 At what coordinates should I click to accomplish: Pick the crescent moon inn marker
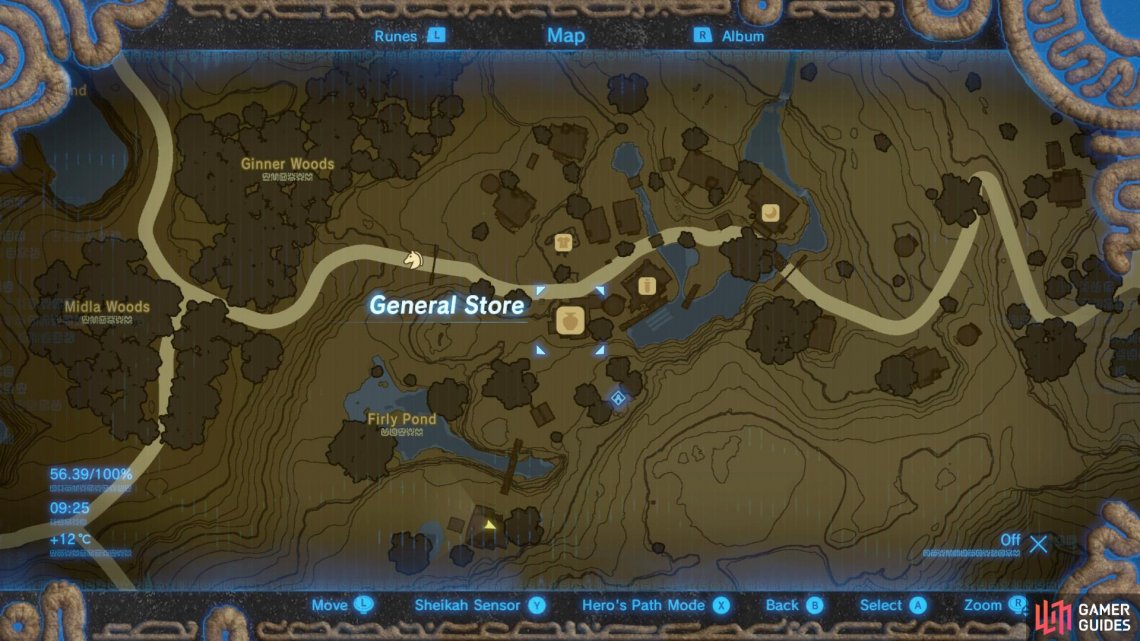770,212
